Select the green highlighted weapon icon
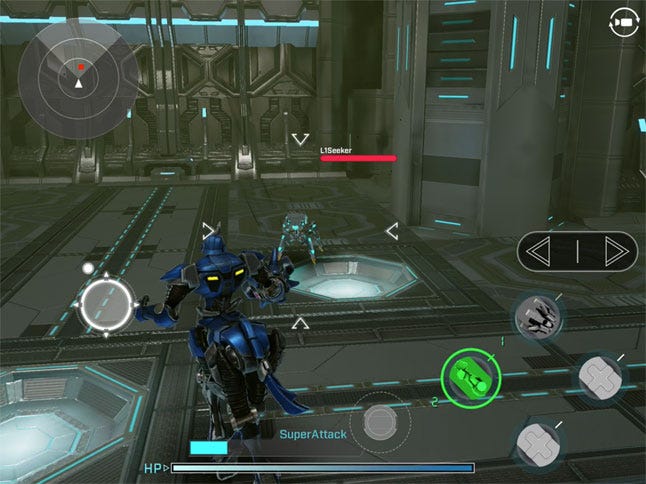 (x=469, y=377)
